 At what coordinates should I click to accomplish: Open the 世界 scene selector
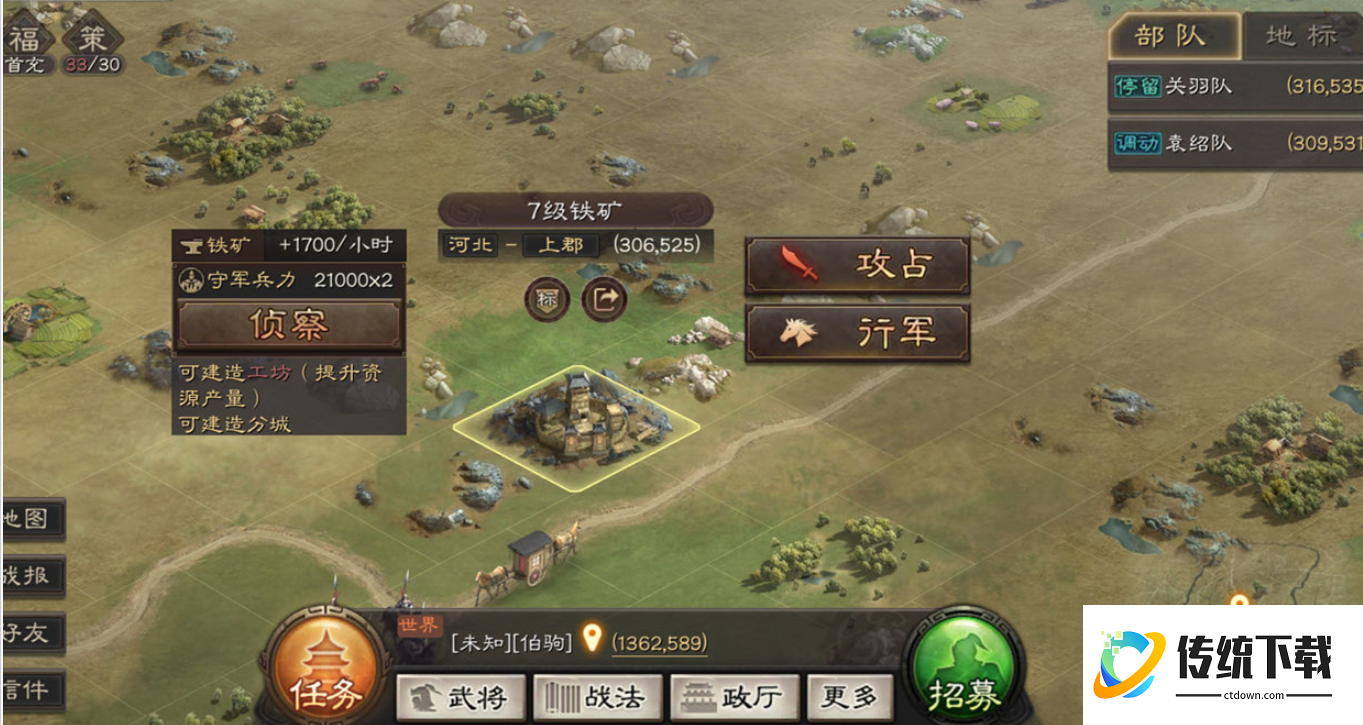click(x=418, y=627)
